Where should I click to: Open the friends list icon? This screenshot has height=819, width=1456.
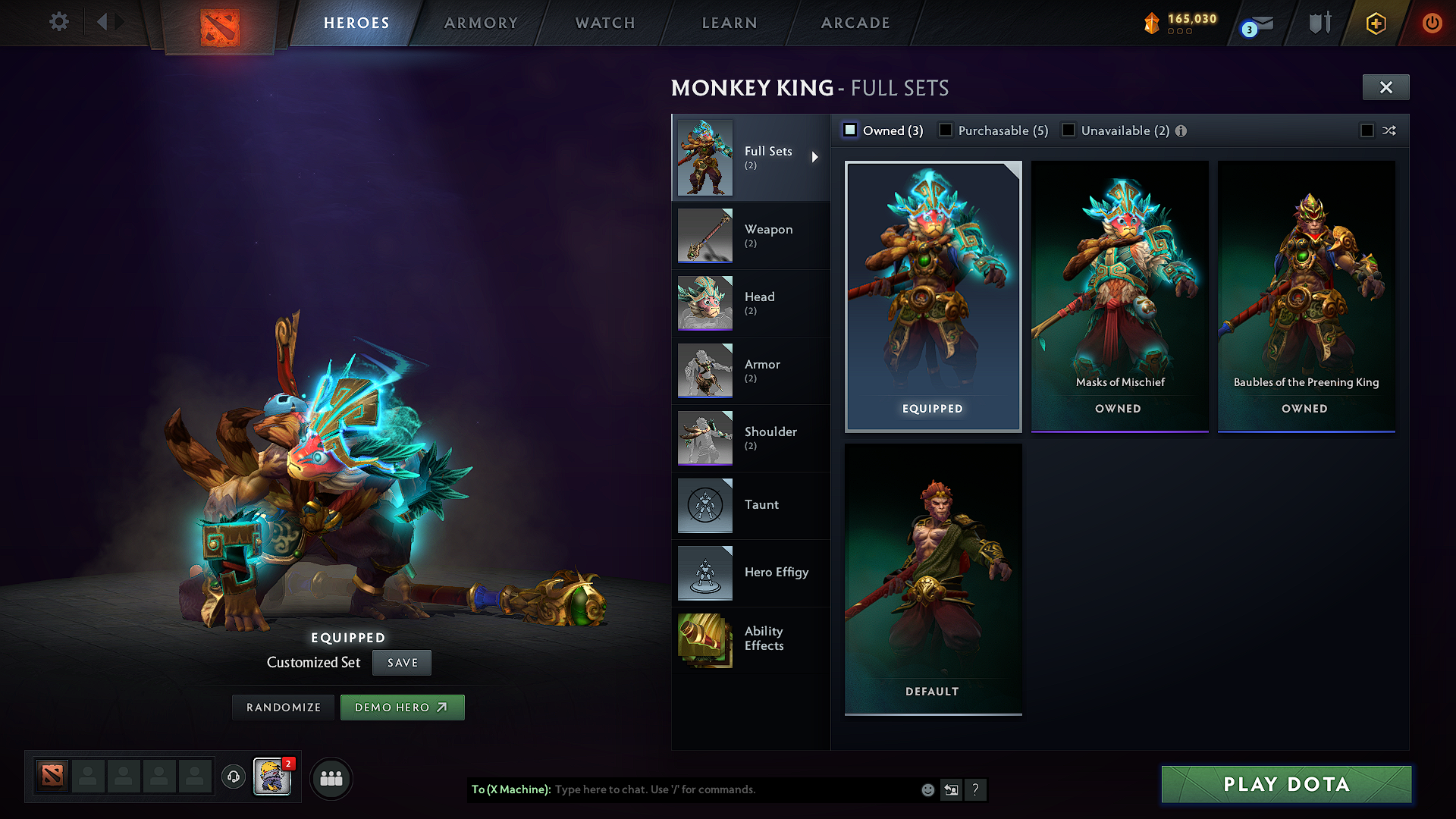coord(331,778)
